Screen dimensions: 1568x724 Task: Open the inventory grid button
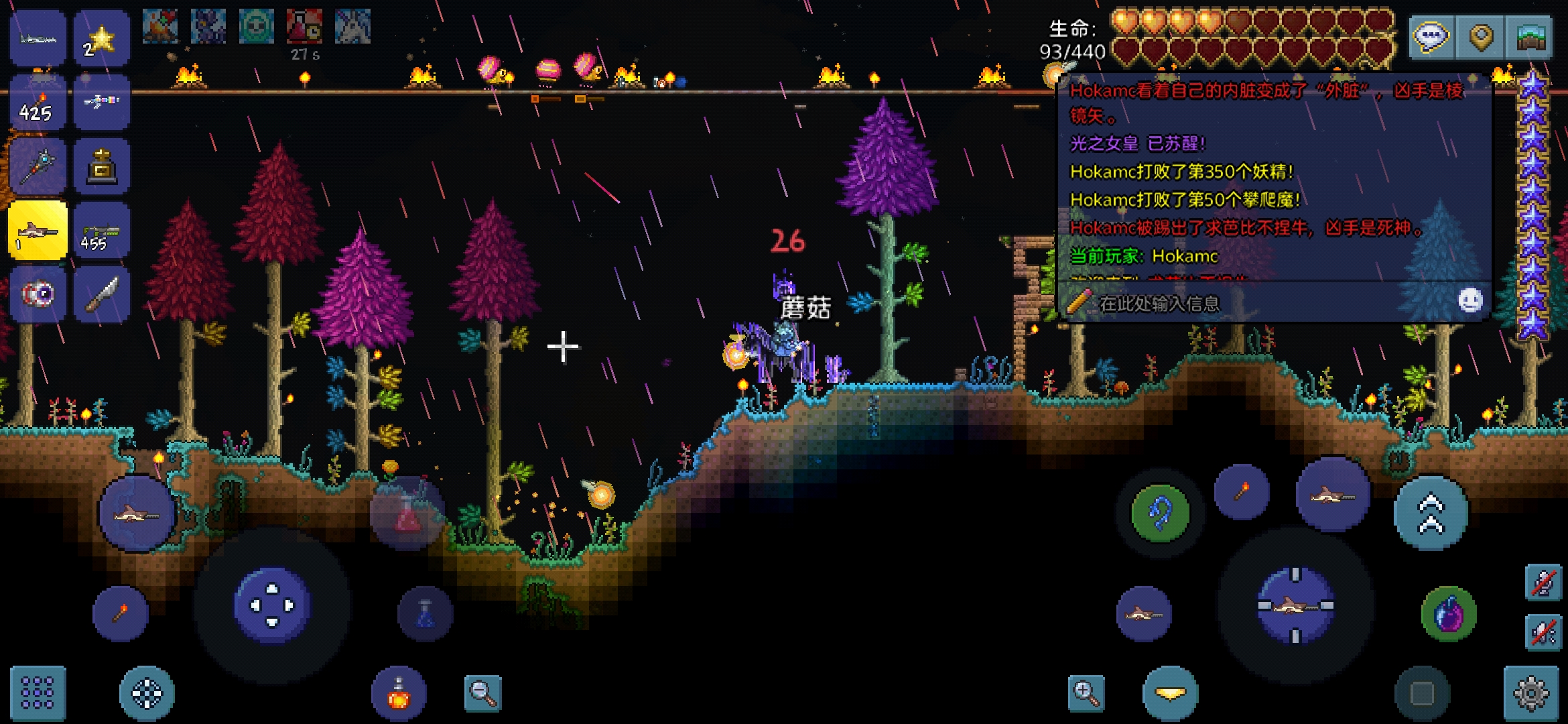pyautogui.click(x=38, y=692)
